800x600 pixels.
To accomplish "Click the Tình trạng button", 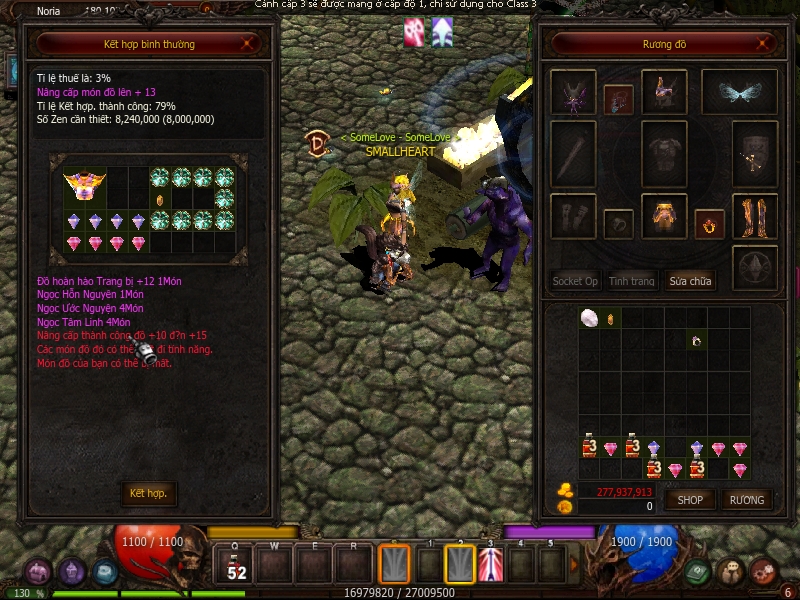I will pos(632,281).
